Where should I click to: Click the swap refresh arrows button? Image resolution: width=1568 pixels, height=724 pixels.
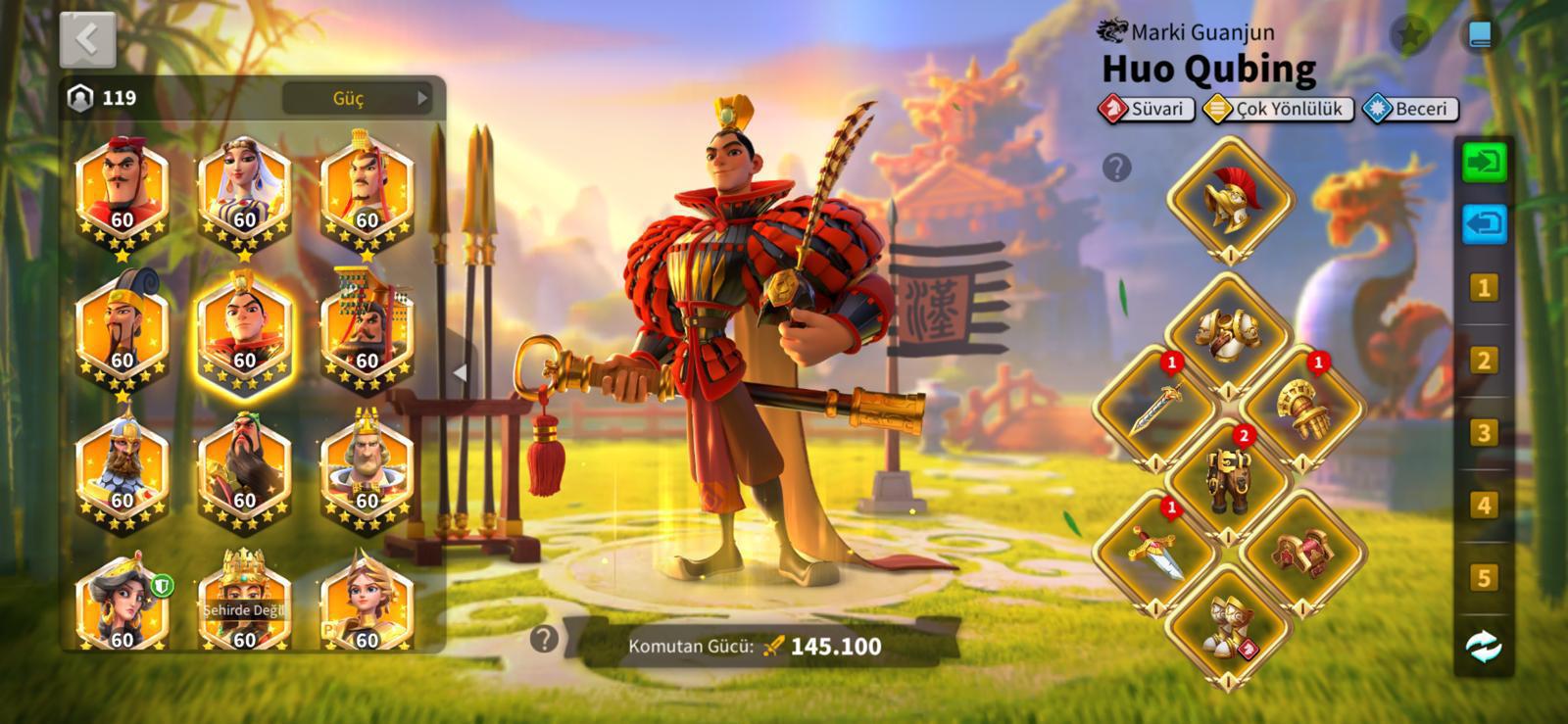coord(1484,647)
